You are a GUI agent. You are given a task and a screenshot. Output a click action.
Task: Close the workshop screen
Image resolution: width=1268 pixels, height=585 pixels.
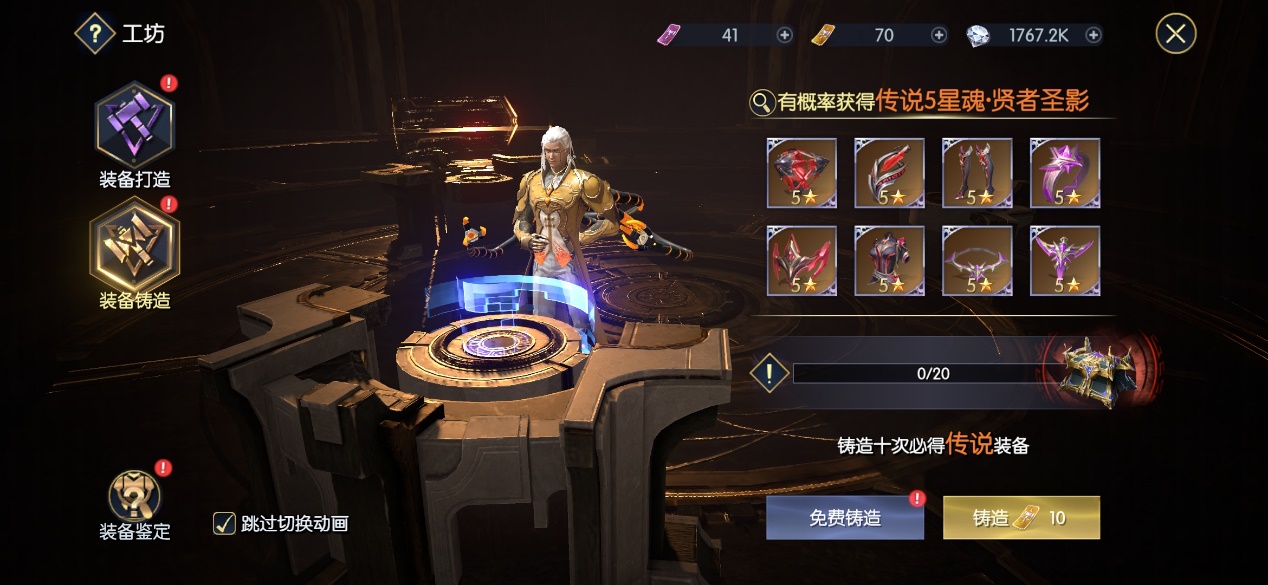click(1176, 34)
